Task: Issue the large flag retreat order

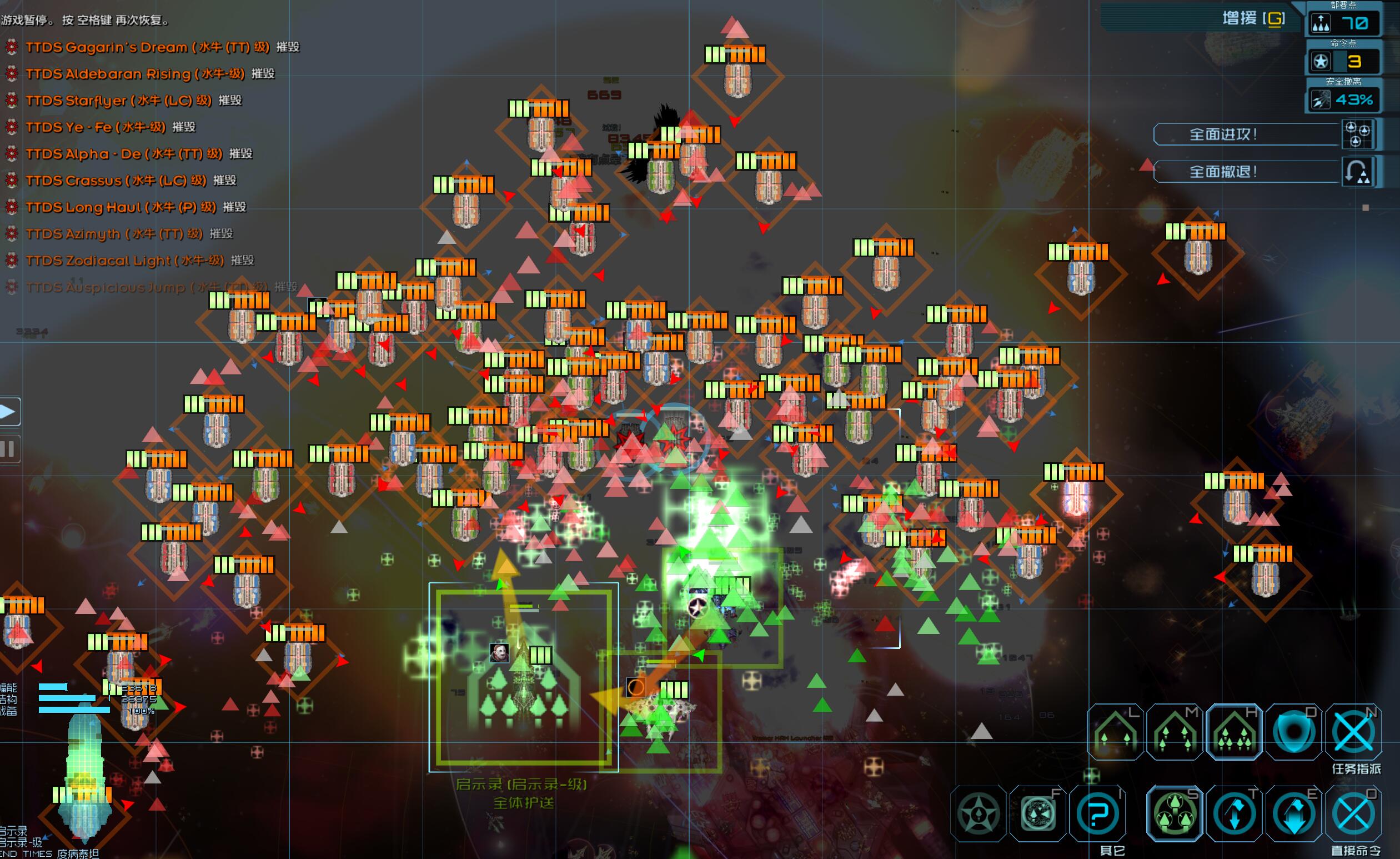Action: 1294,813
